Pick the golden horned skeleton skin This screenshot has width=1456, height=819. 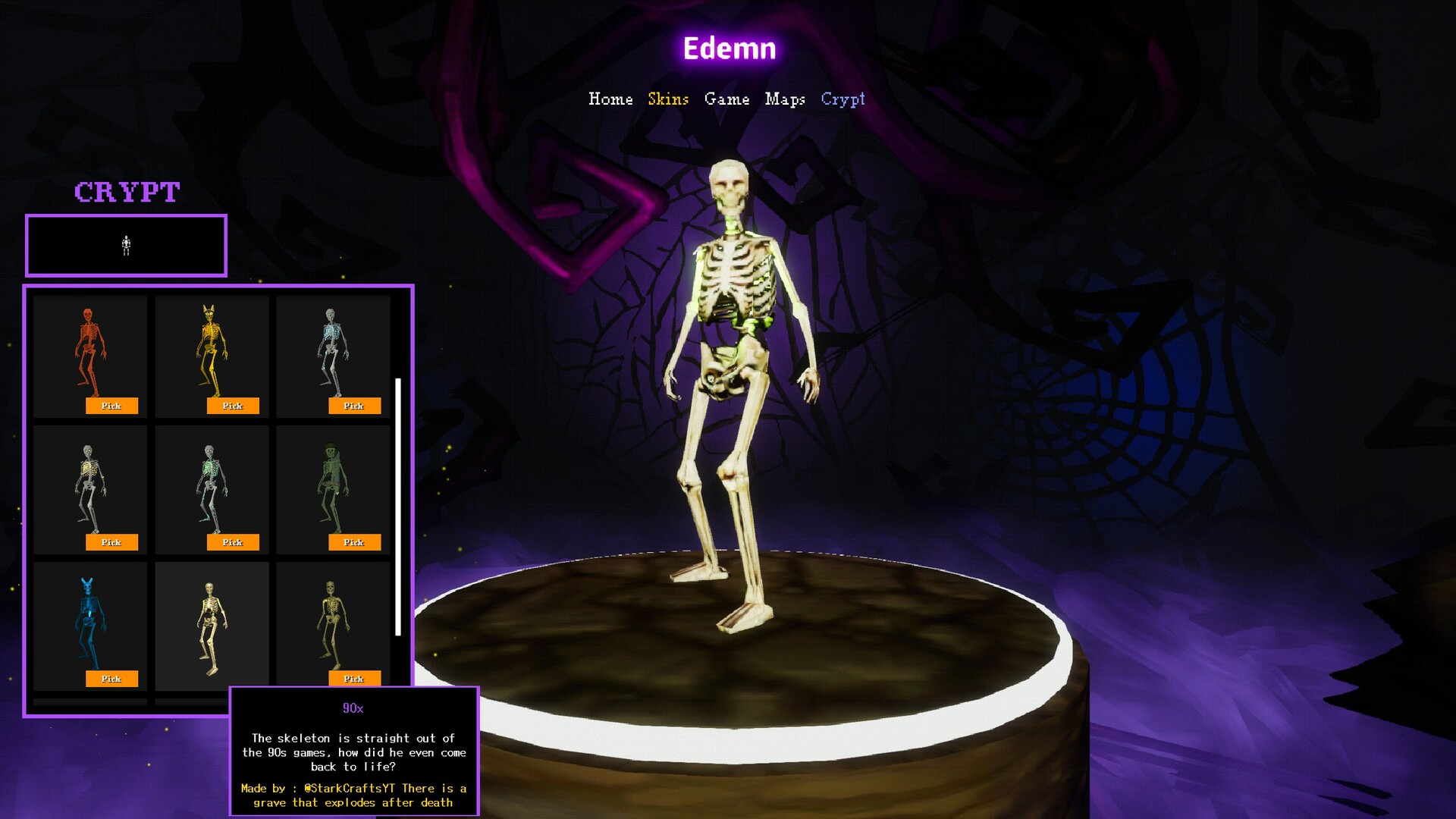(233, 406)
